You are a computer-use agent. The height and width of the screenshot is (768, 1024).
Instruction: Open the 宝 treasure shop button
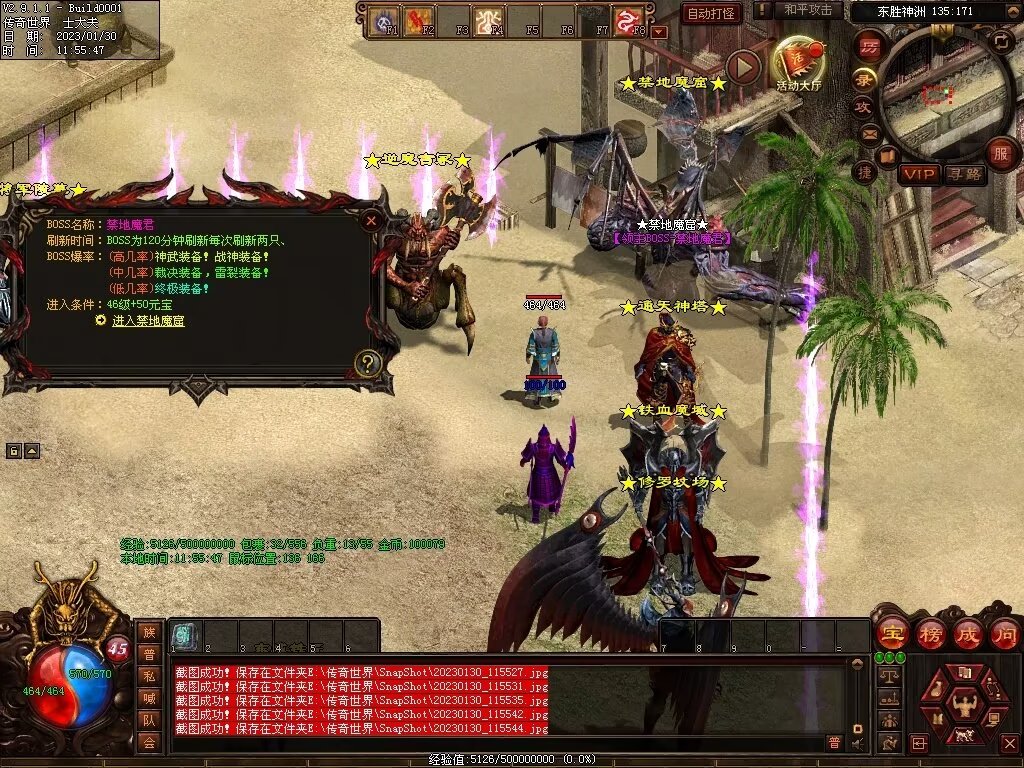point(891,633)
